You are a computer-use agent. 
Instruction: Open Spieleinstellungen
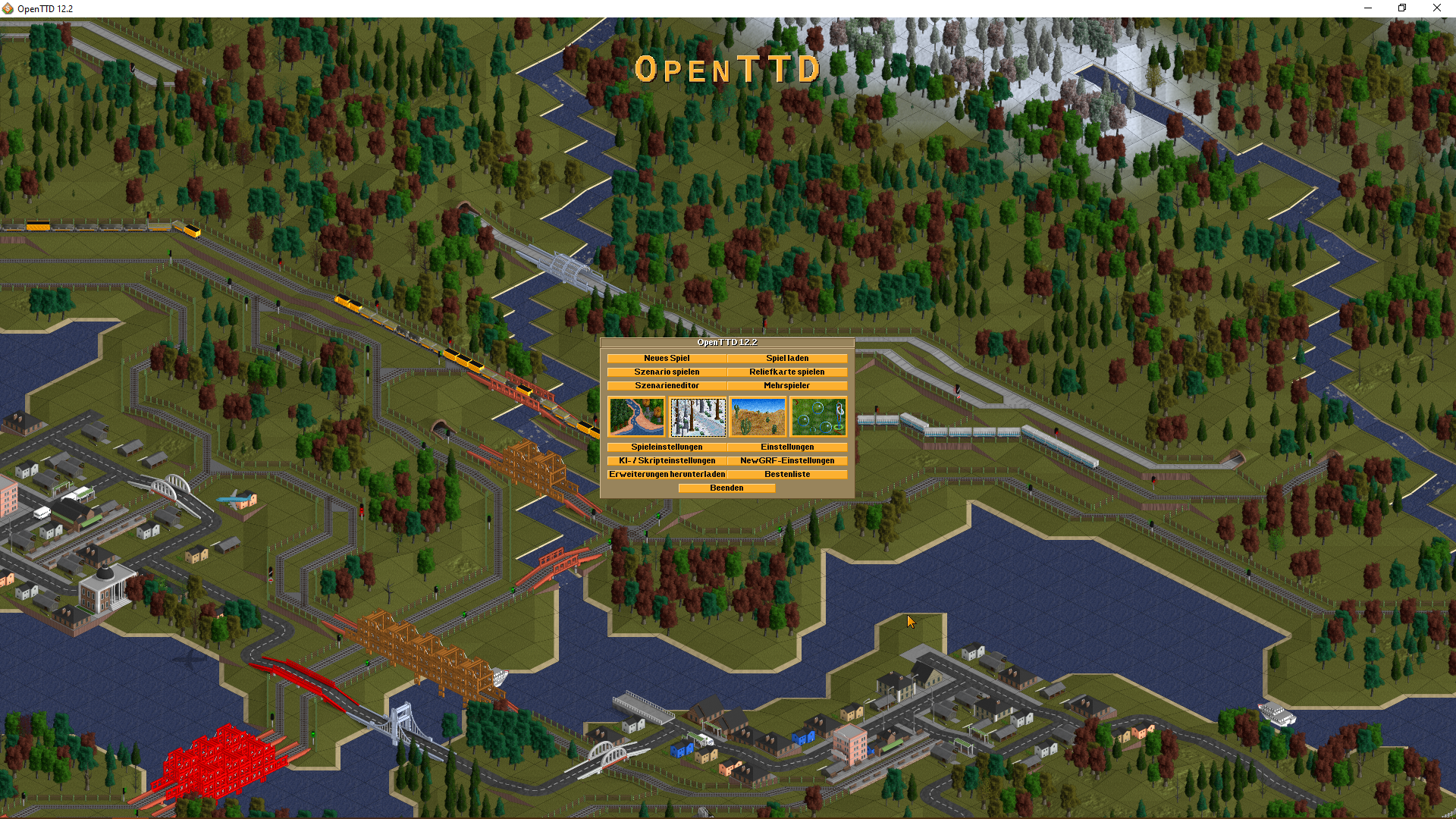click(667, 447)
